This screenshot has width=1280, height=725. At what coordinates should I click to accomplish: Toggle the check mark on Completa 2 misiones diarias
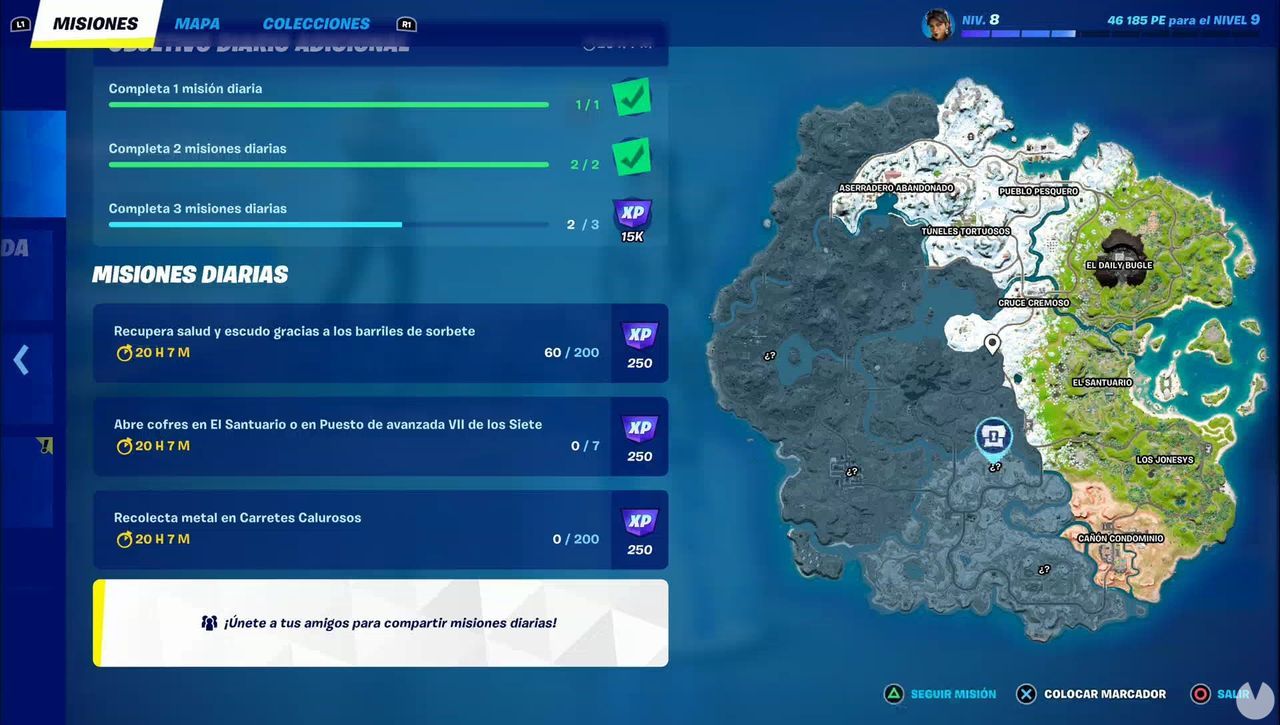(630, 156)
